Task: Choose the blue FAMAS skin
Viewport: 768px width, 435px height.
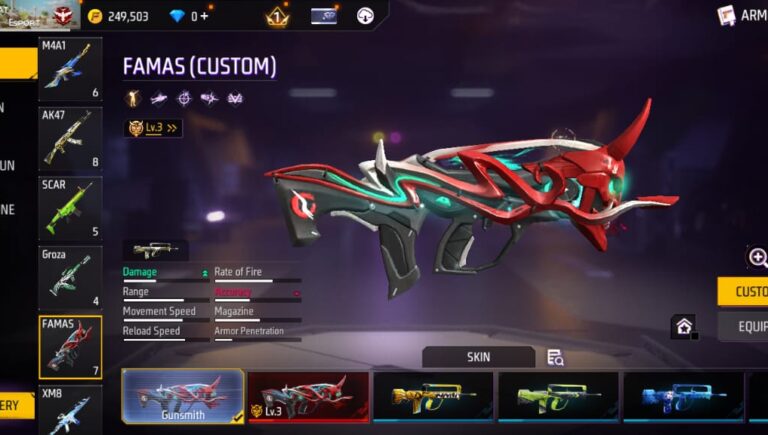Action: pyautogui.click(x=683, y=396)
